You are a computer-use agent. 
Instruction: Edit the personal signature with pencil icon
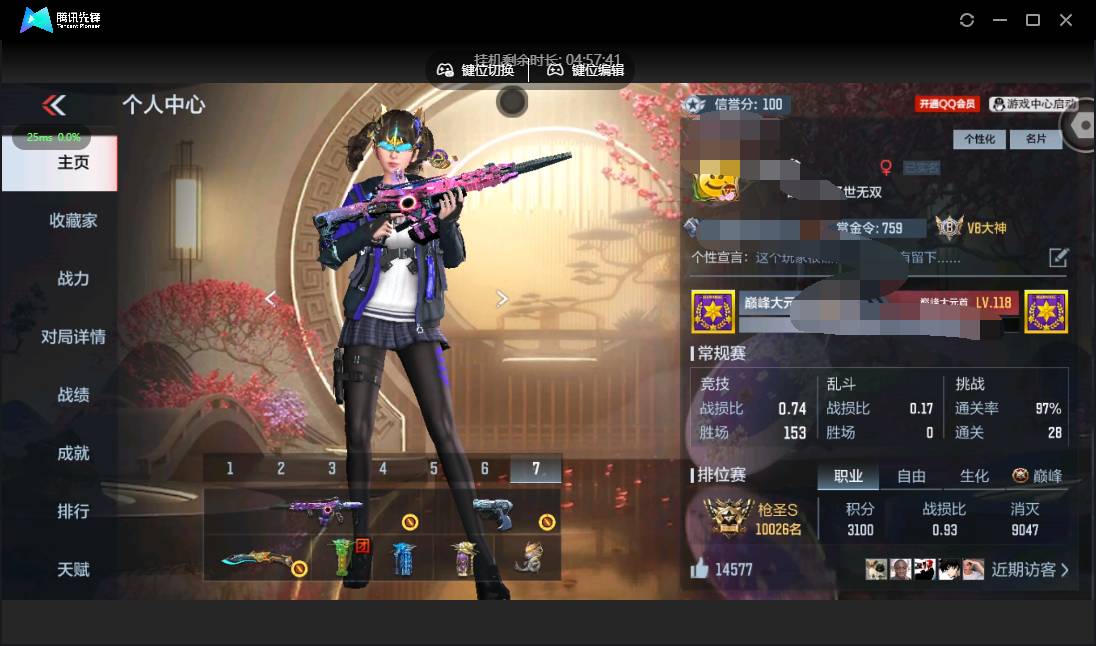(x=1058, y=258)
